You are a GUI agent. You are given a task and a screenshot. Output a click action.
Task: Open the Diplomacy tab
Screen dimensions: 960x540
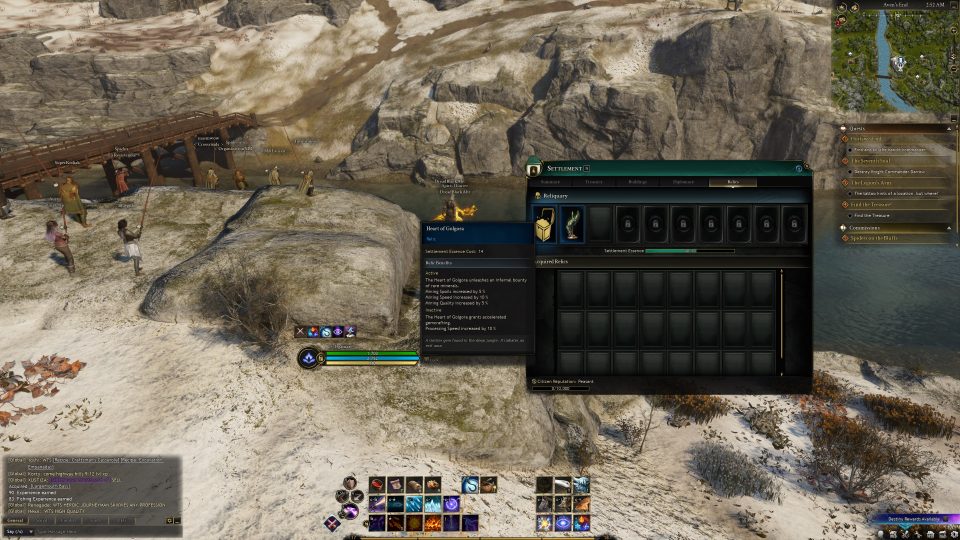683,182
